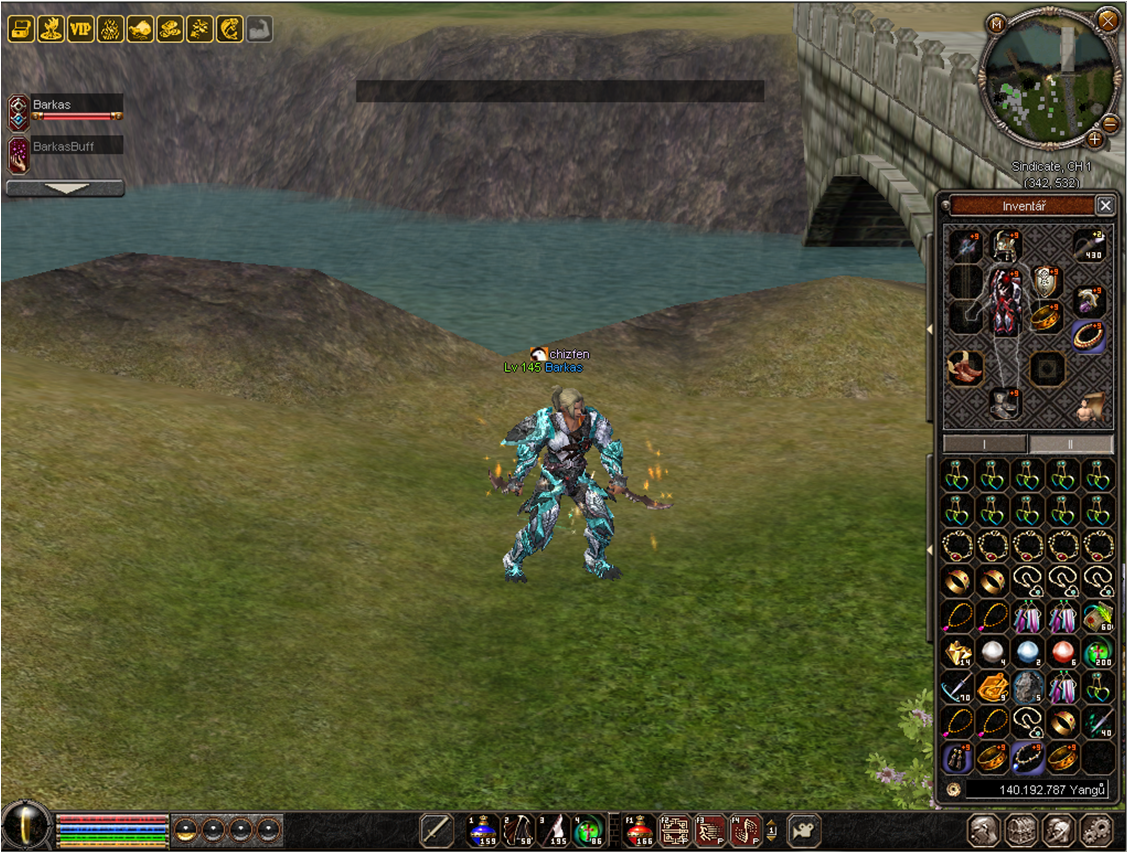
Task: Use the blue potion in quickslot 1
Action: point(484,830)
